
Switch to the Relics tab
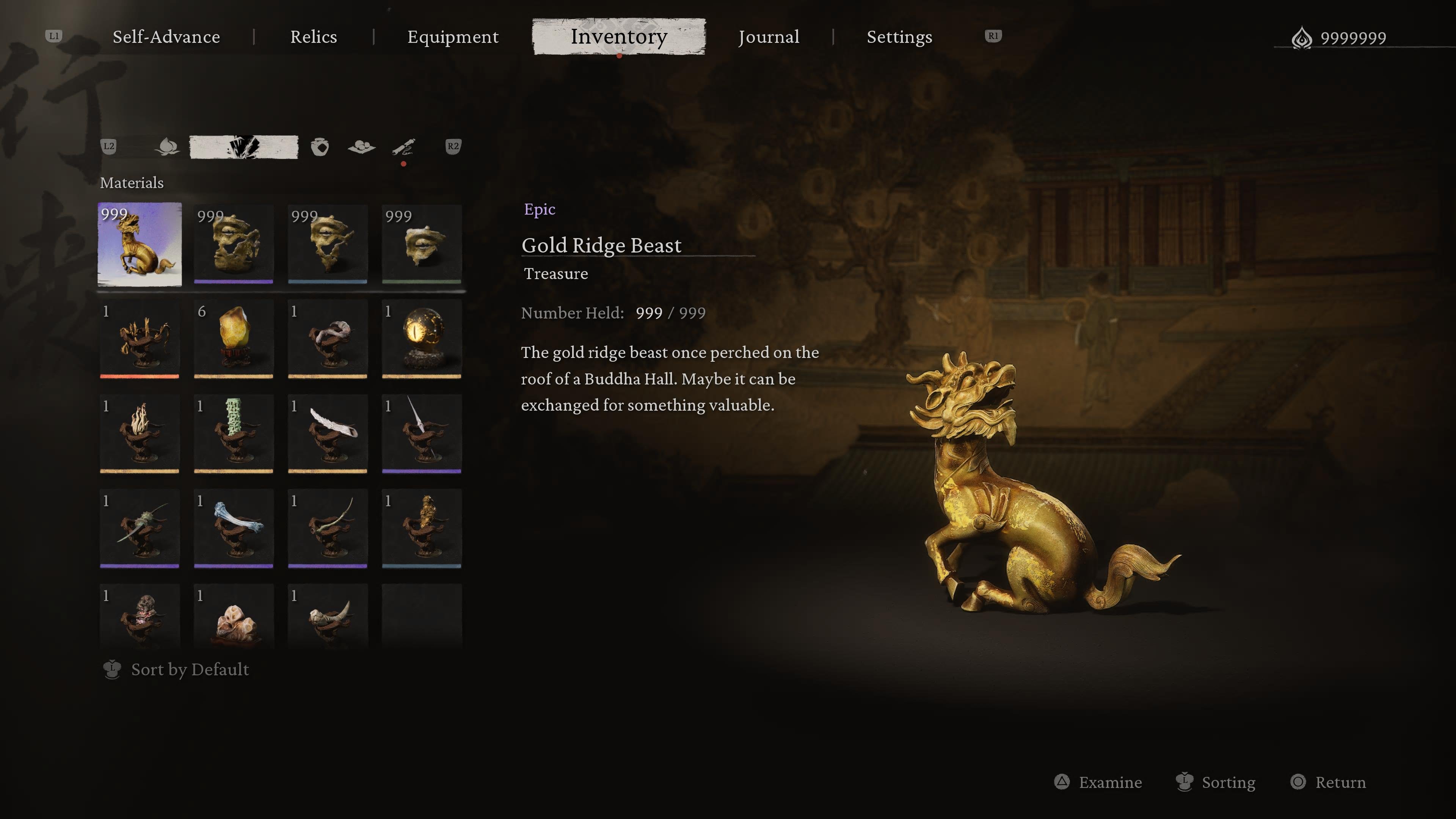pos(314,37)
